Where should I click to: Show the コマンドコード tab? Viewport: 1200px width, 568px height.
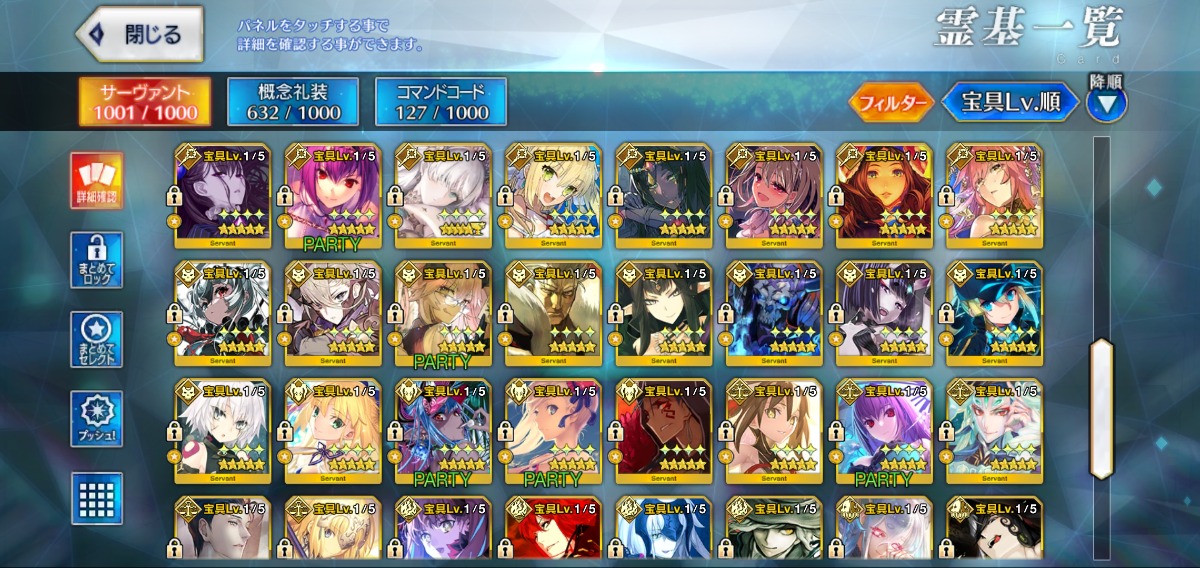440,102
